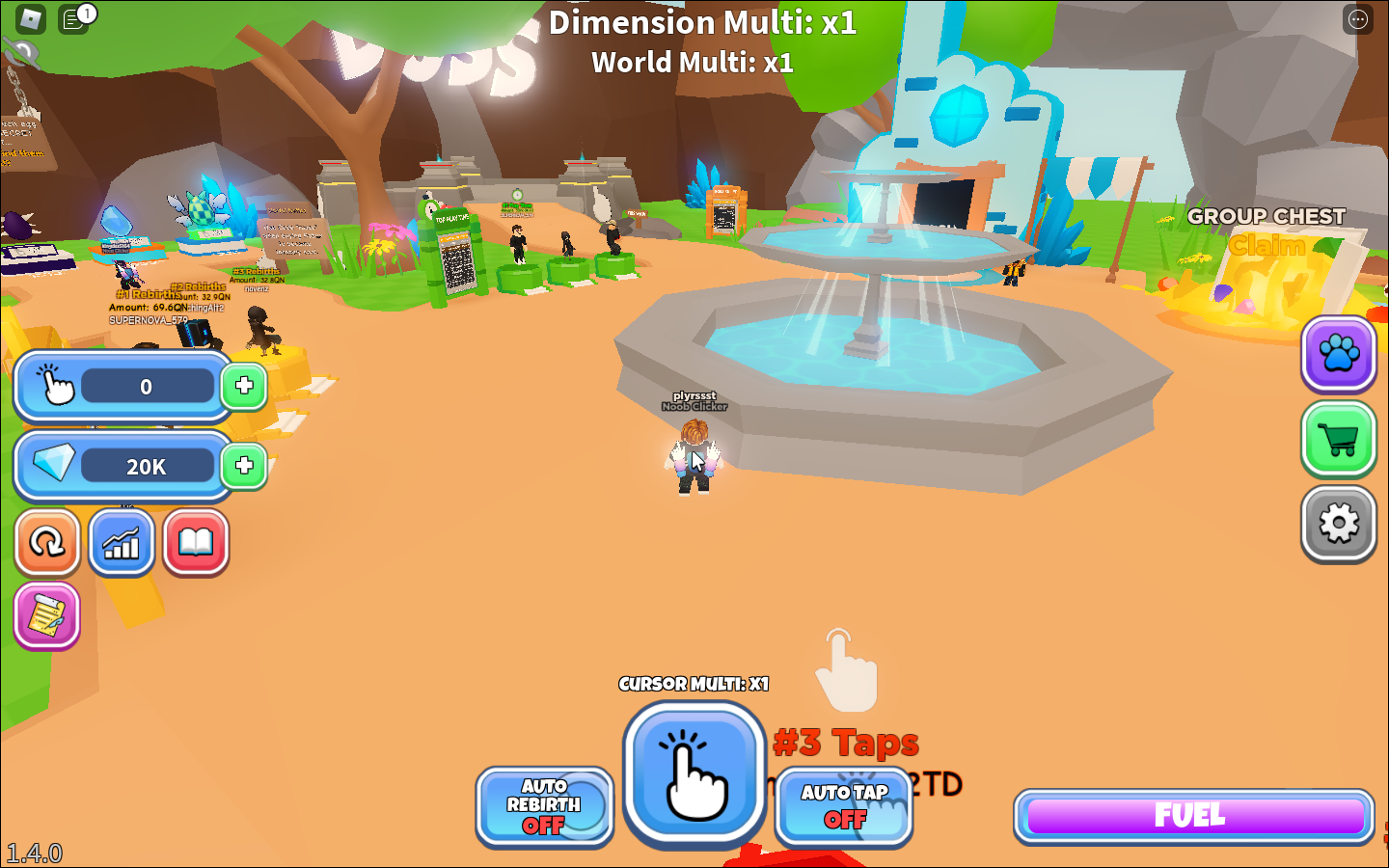This screenshot has width=1389, height=868.
Task: Open the settings gear icon
Action: tap(1338, 525)
